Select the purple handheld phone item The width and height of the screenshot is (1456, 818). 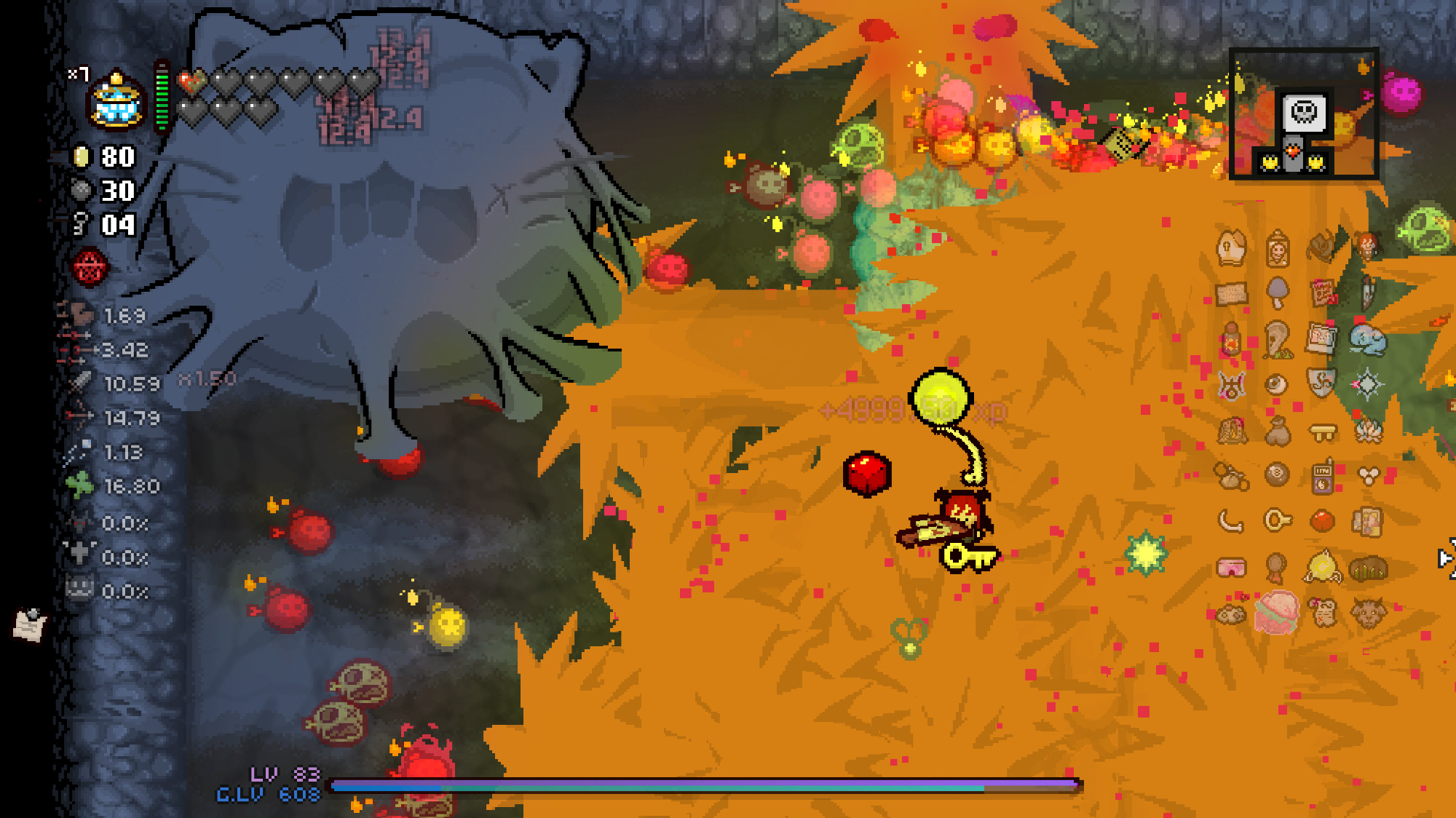point(1322,477)
